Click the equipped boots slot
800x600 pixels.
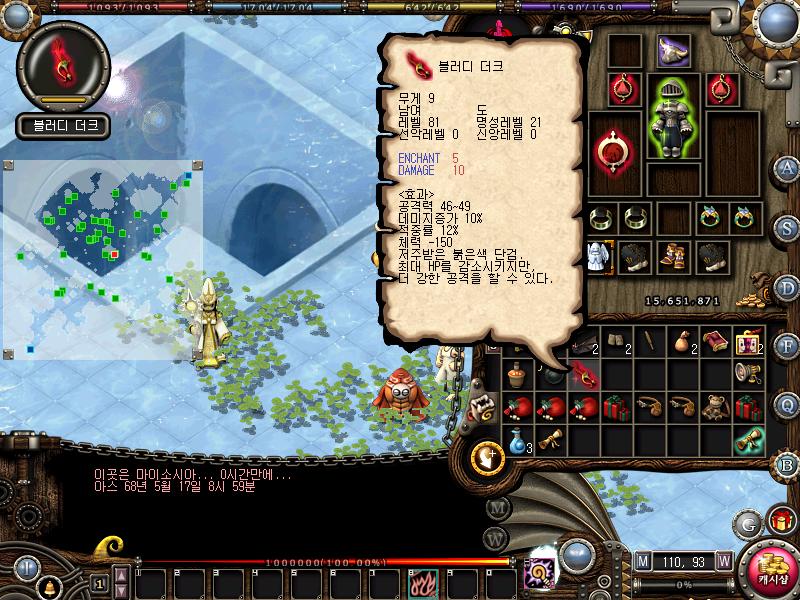pos(672,255)
